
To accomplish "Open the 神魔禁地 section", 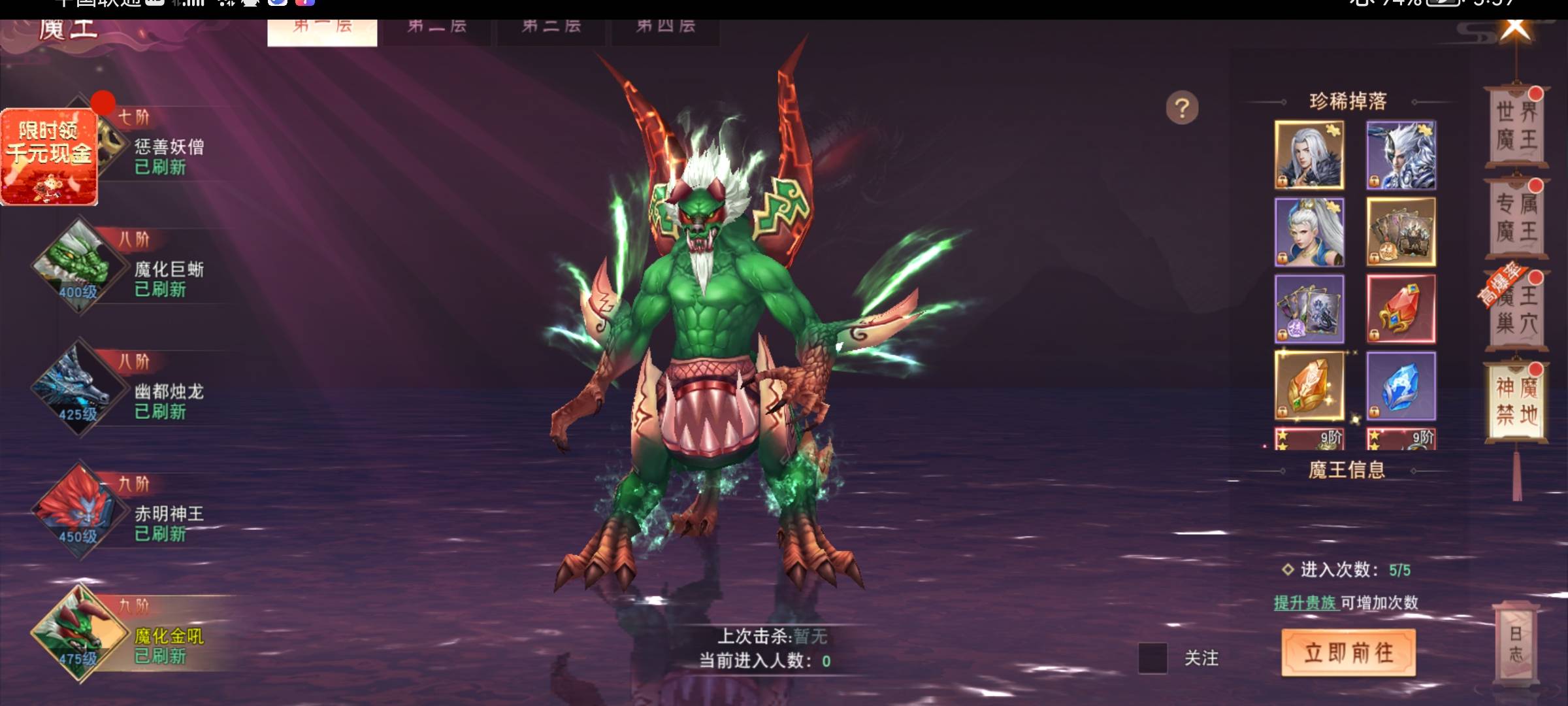I will click(x=1516, y=401).
